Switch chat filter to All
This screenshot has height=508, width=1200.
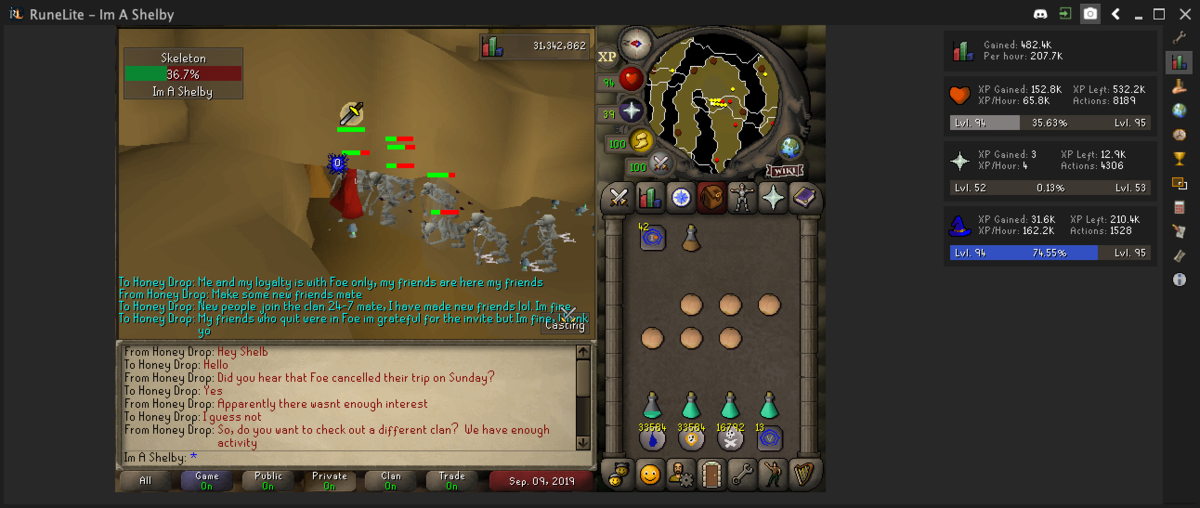pos(145,481)
